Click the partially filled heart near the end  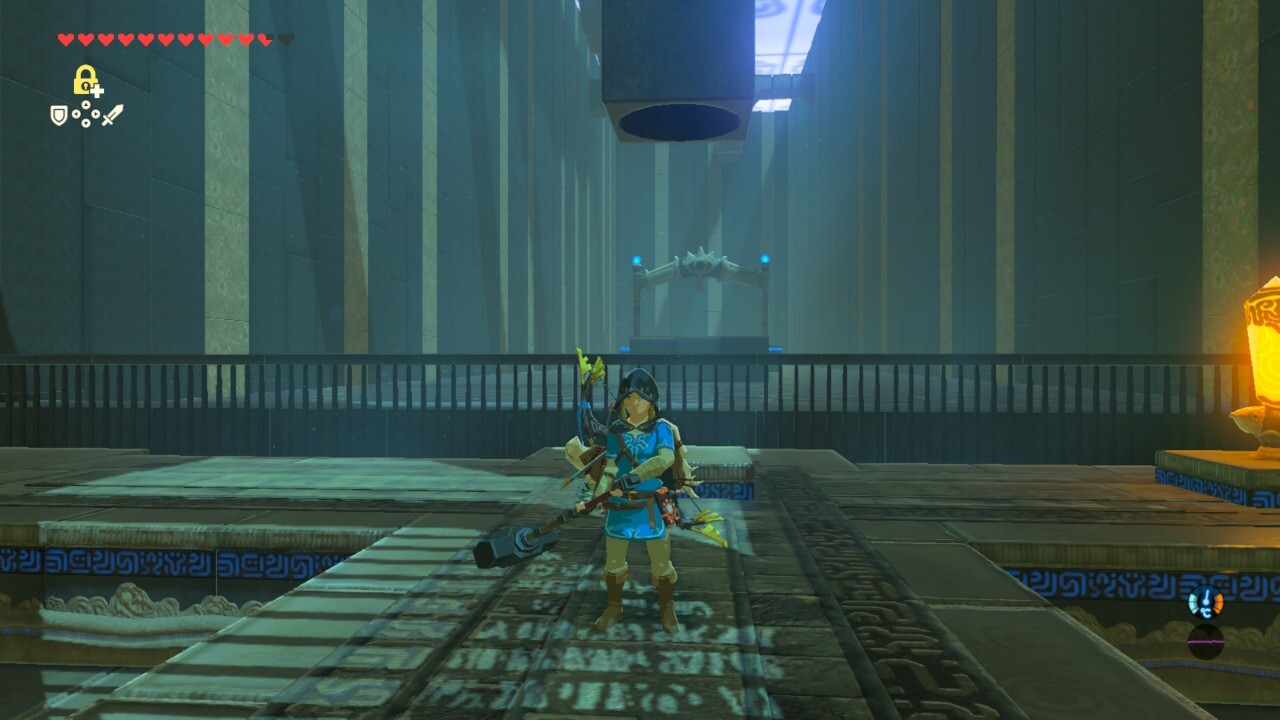click(x=266, y=39)
